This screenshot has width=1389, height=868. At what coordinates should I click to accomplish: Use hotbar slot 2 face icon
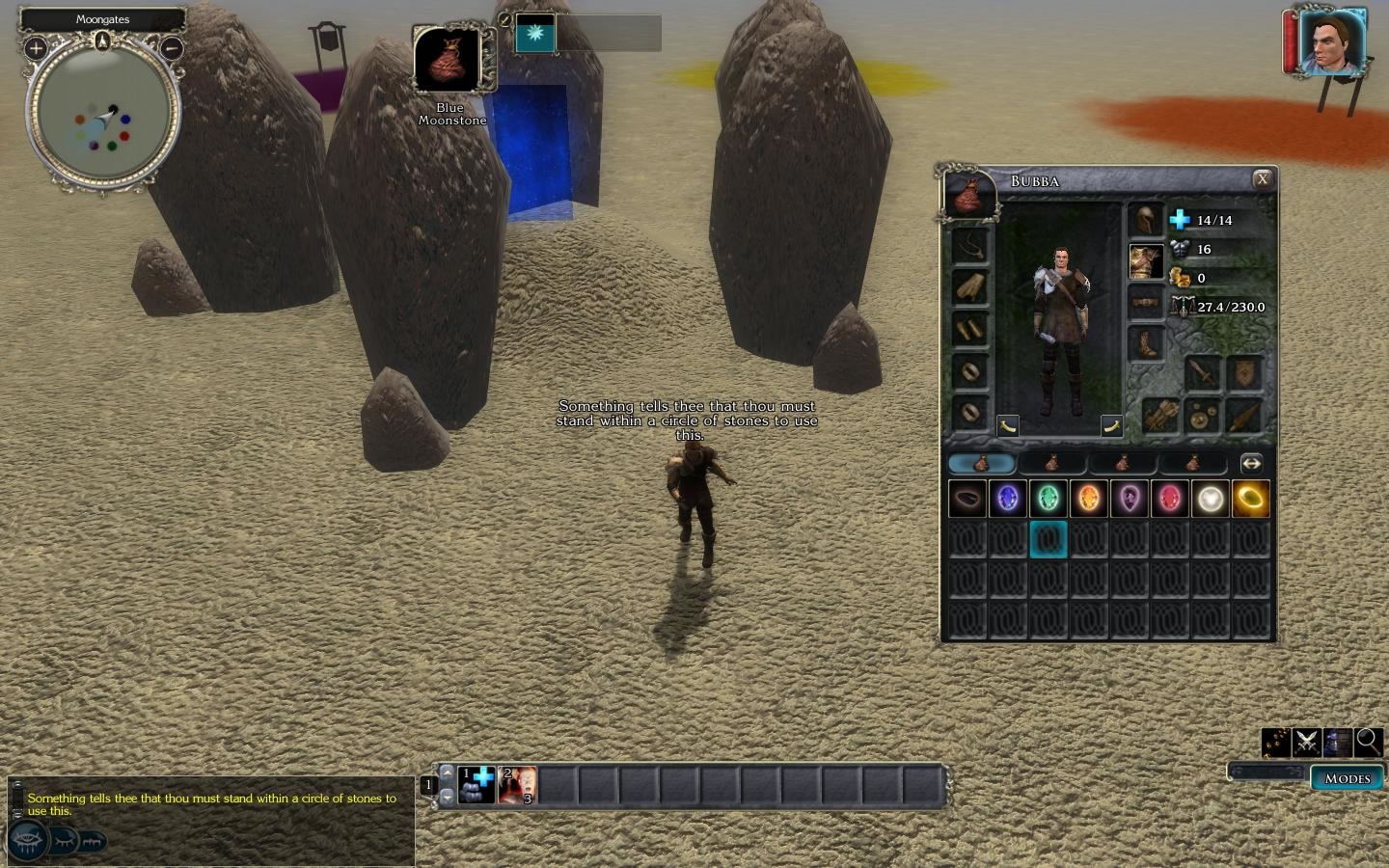[x=517, y=785]
